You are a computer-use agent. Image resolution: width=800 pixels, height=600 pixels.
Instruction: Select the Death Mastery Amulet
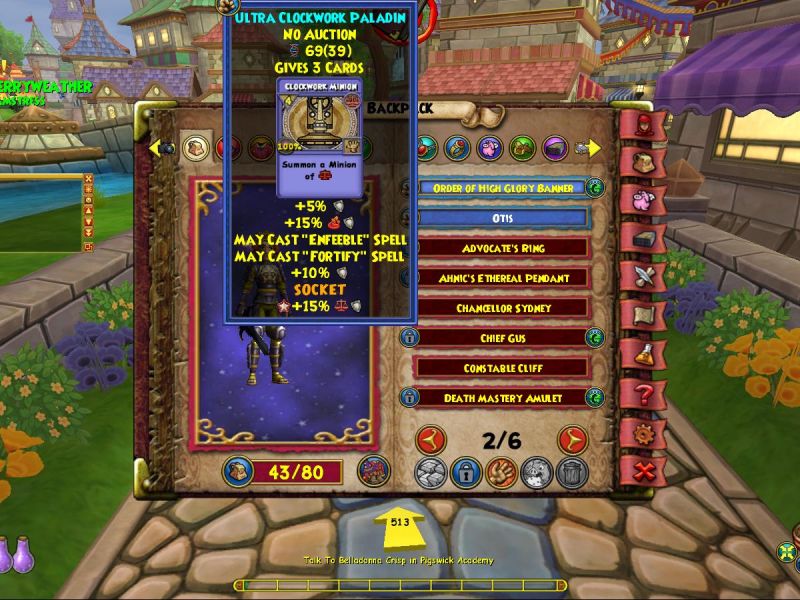click(503, 398)
